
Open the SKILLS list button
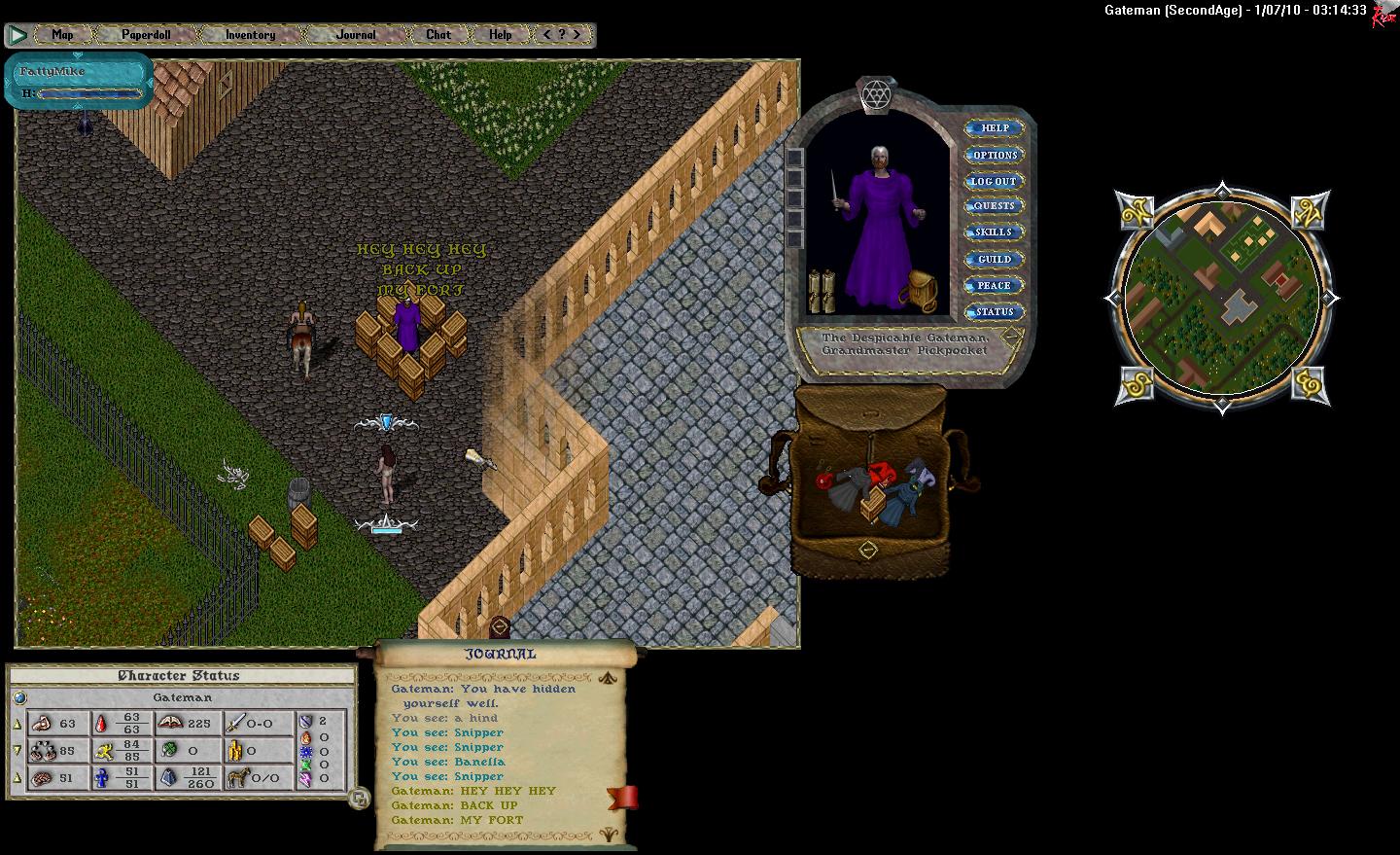(994, 232)
